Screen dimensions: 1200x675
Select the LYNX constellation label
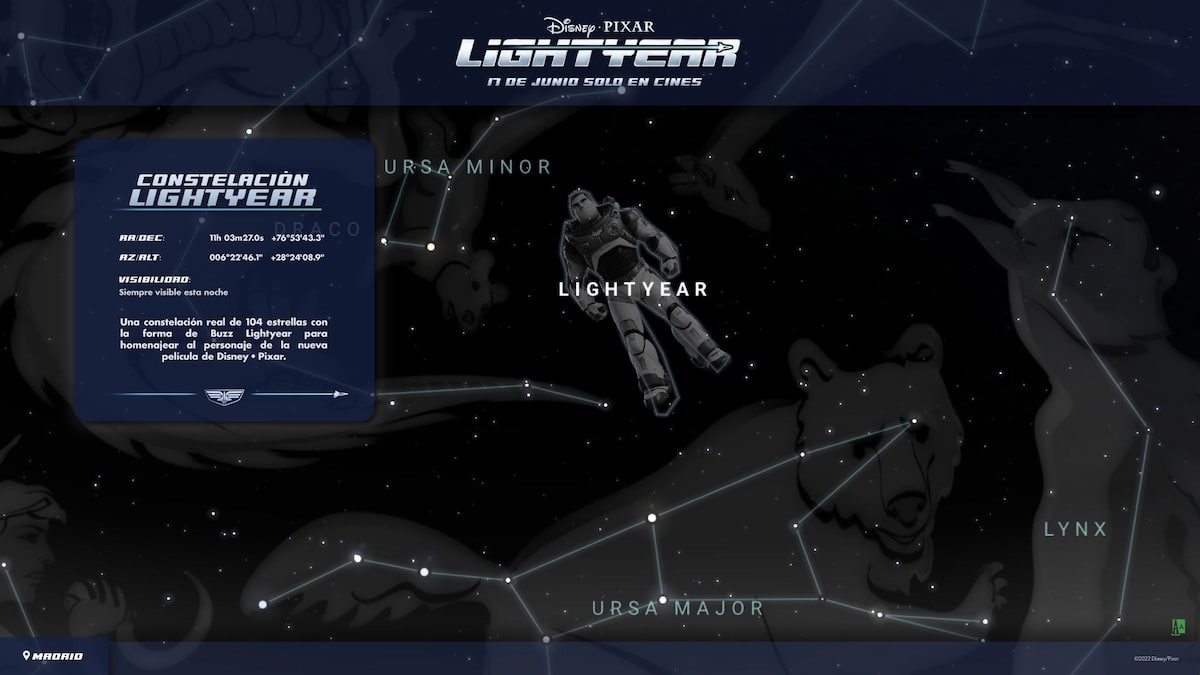click(x=1076, y=529)
